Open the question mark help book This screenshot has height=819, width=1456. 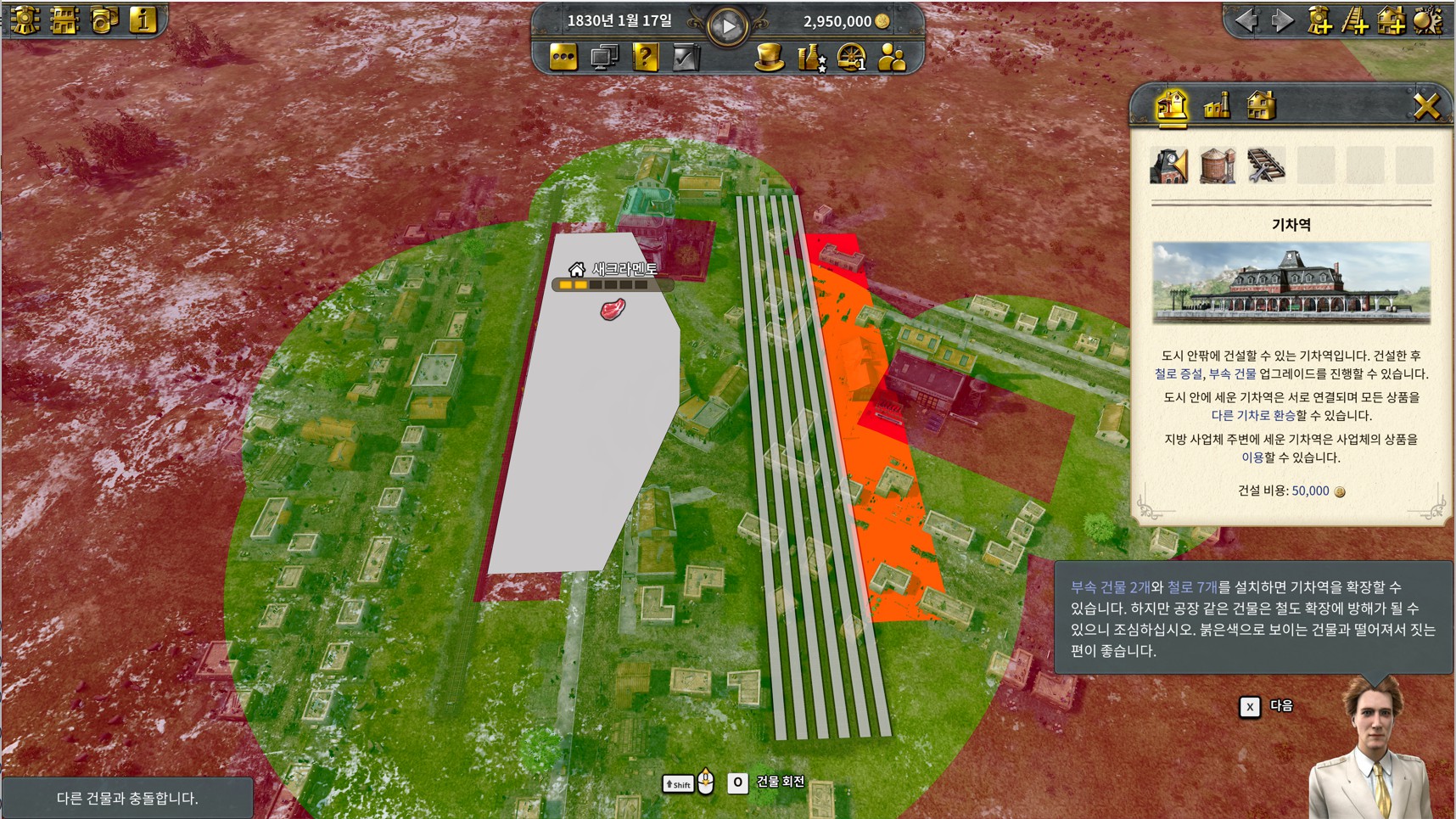[x=645, y=58]
